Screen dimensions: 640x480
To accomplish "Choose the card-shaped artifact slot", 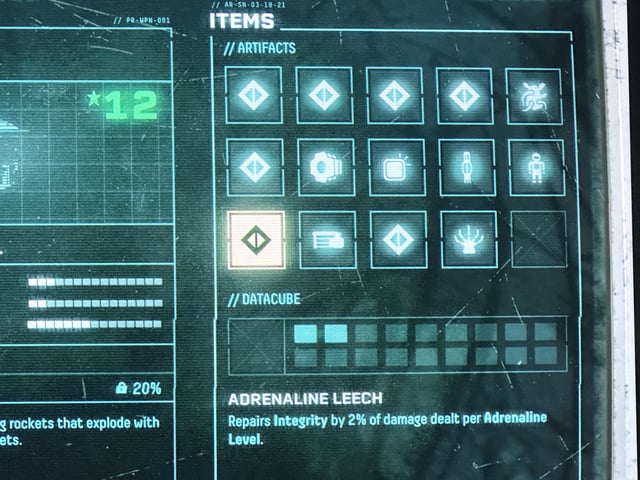I will (x=327, y=240).
